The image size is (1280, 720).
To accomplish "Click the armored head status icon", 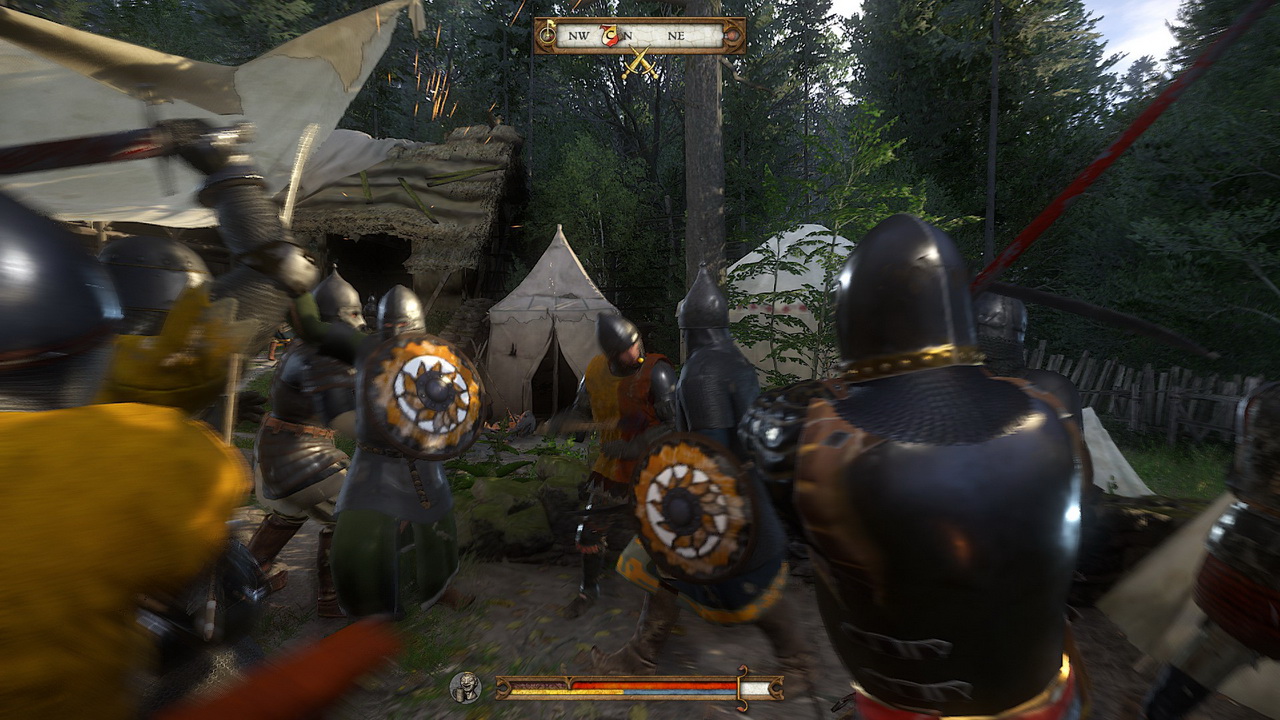I will 465,687.
